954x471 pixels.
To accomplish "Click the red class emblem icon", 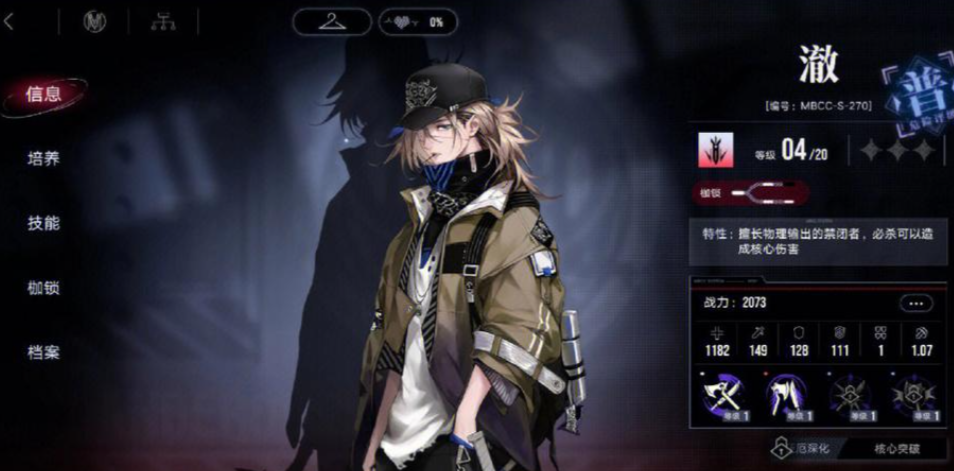I will (x=715, y=150).
